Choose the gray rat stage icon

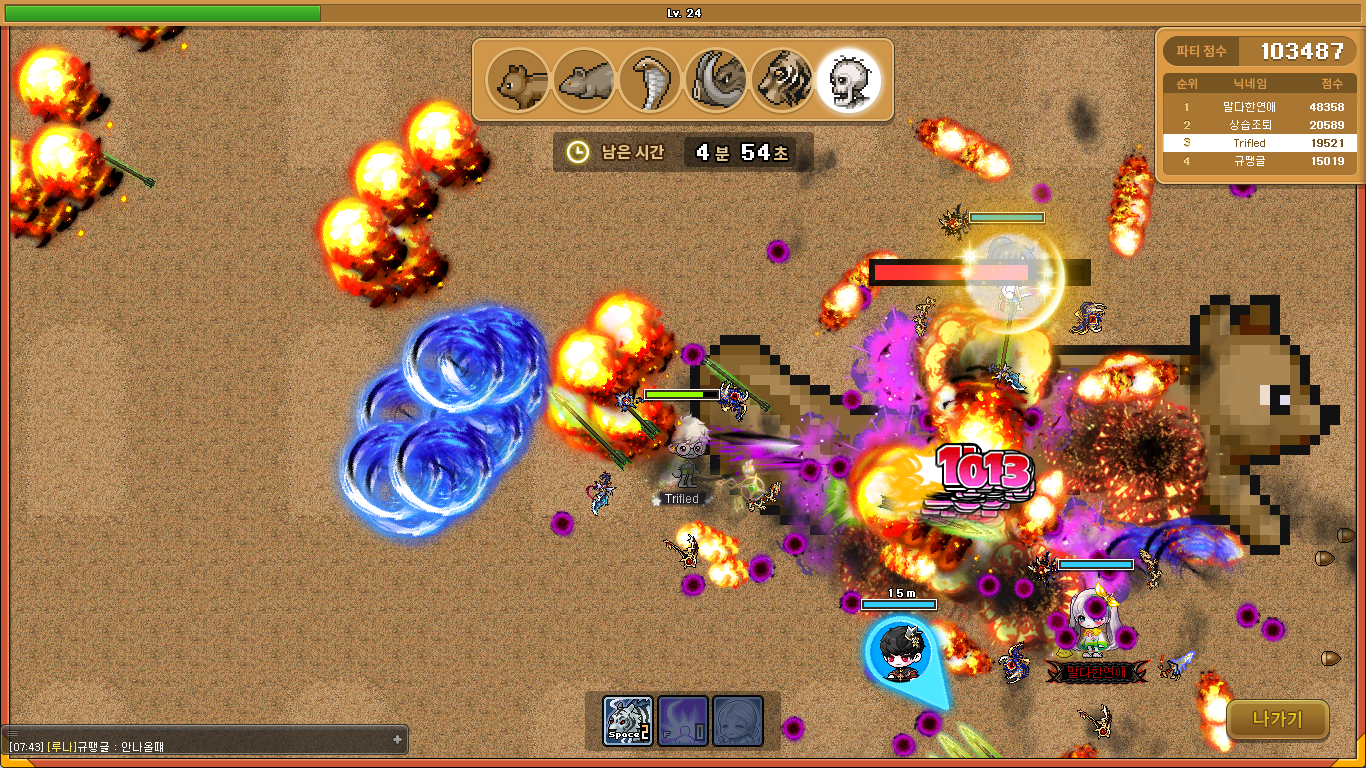(x=583, y=81)
